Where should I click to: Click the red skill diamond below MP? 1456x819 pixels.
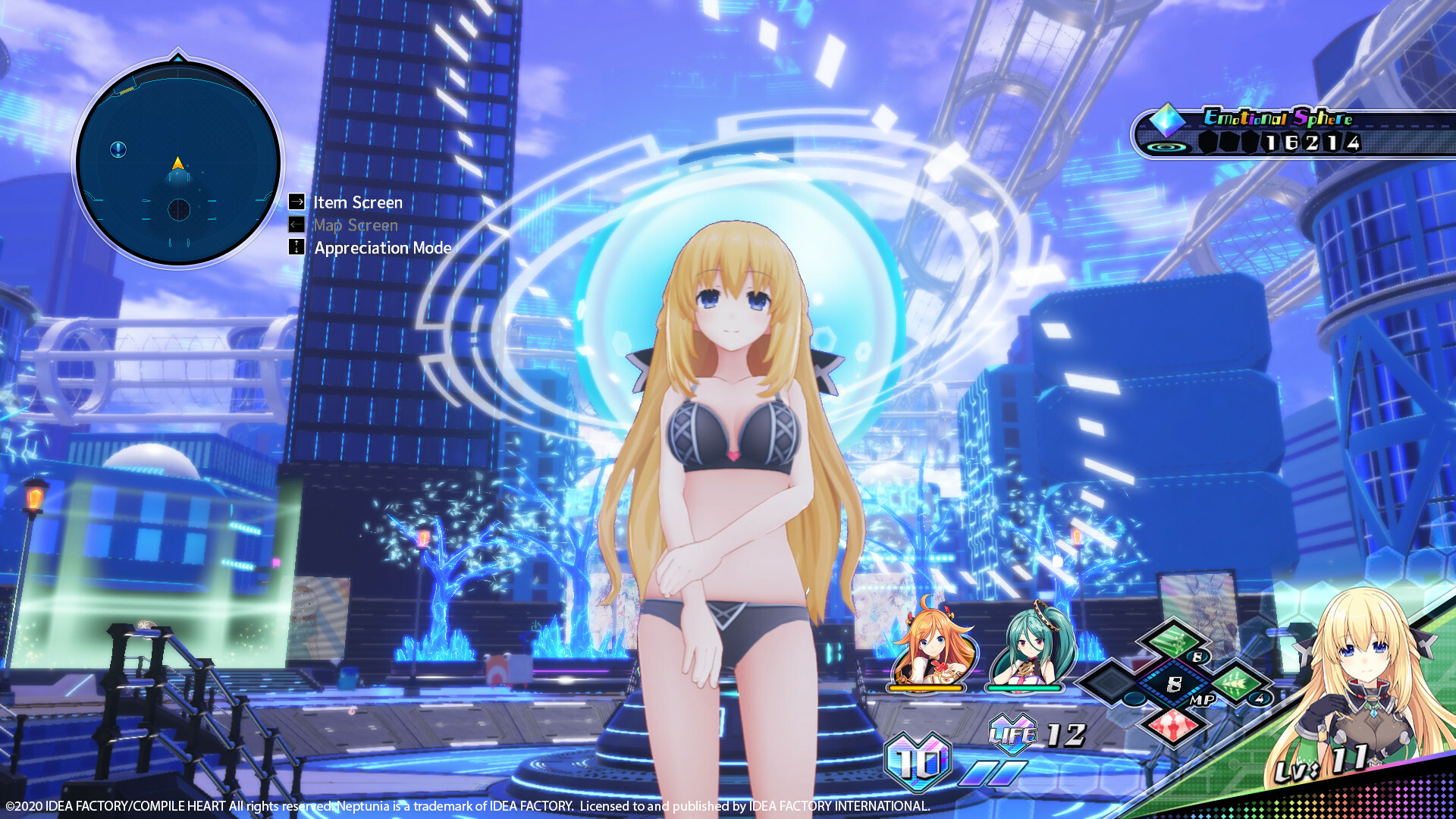[1174, 726]
